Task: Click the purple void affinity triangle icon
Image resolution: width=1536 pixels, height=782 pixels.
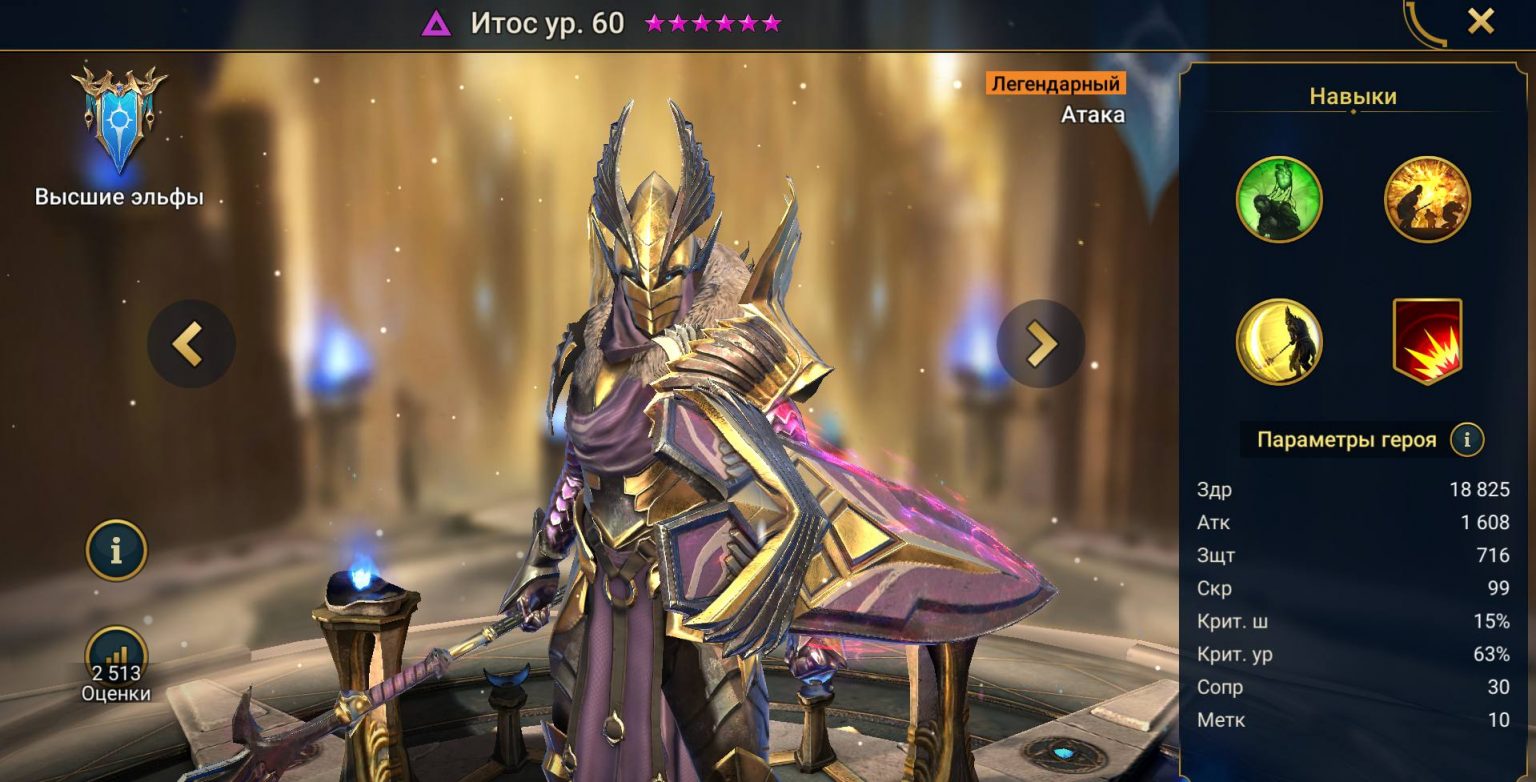Action: tap(436, 23)
